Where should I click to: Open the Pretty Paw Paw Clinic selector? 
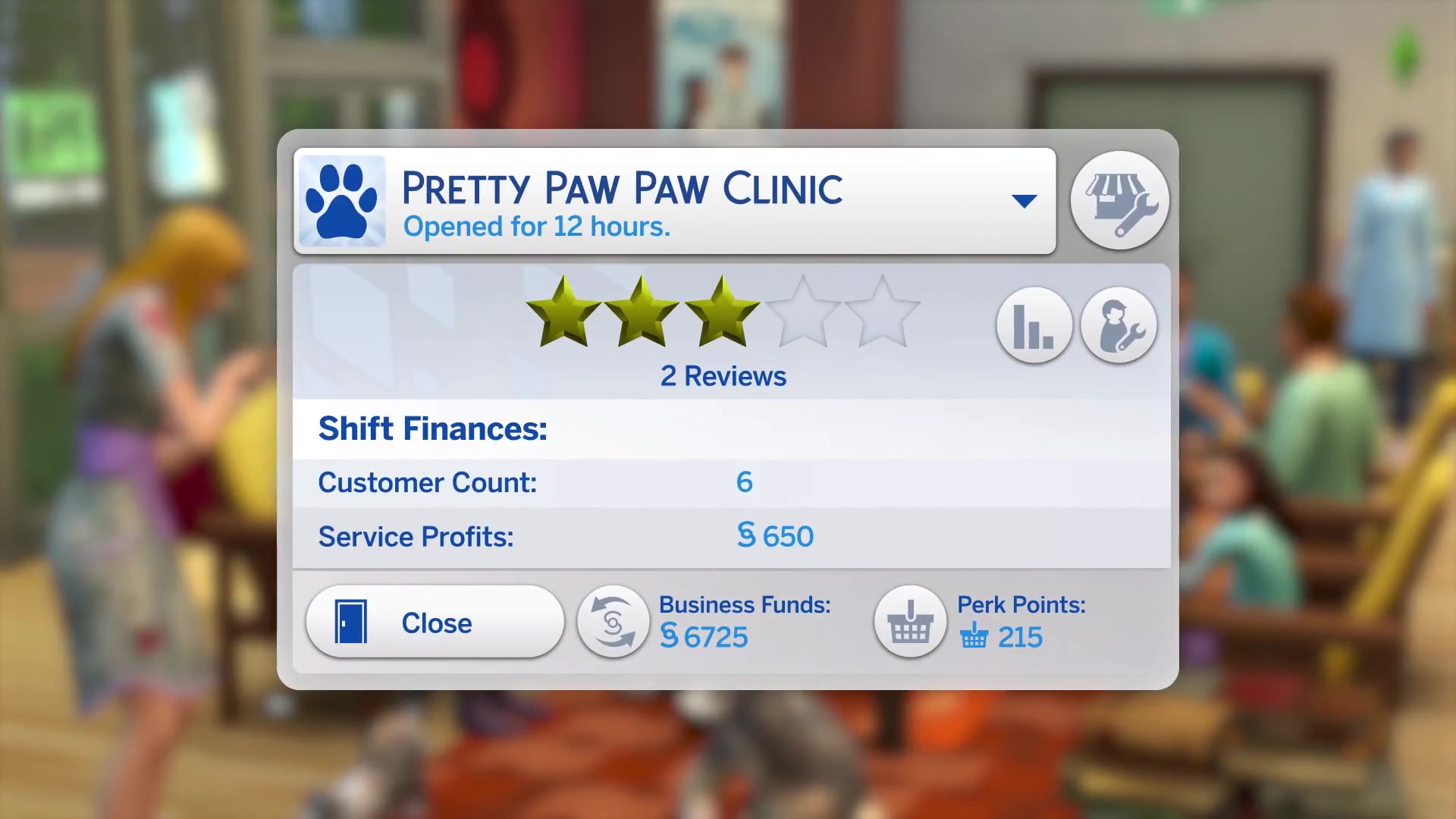click(622, 188)
